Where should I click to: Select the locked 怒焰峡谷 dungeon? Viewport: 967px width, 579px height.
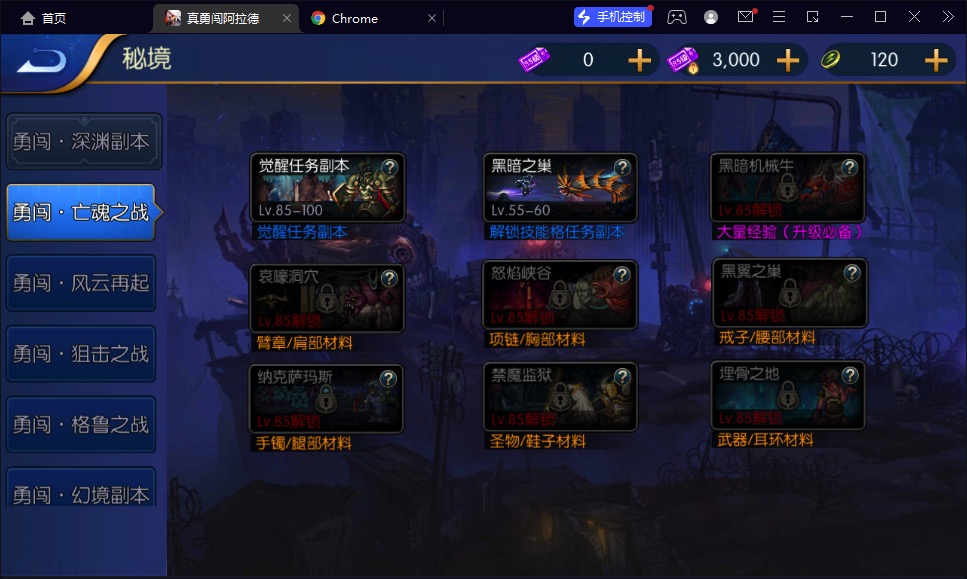point(560,295)
